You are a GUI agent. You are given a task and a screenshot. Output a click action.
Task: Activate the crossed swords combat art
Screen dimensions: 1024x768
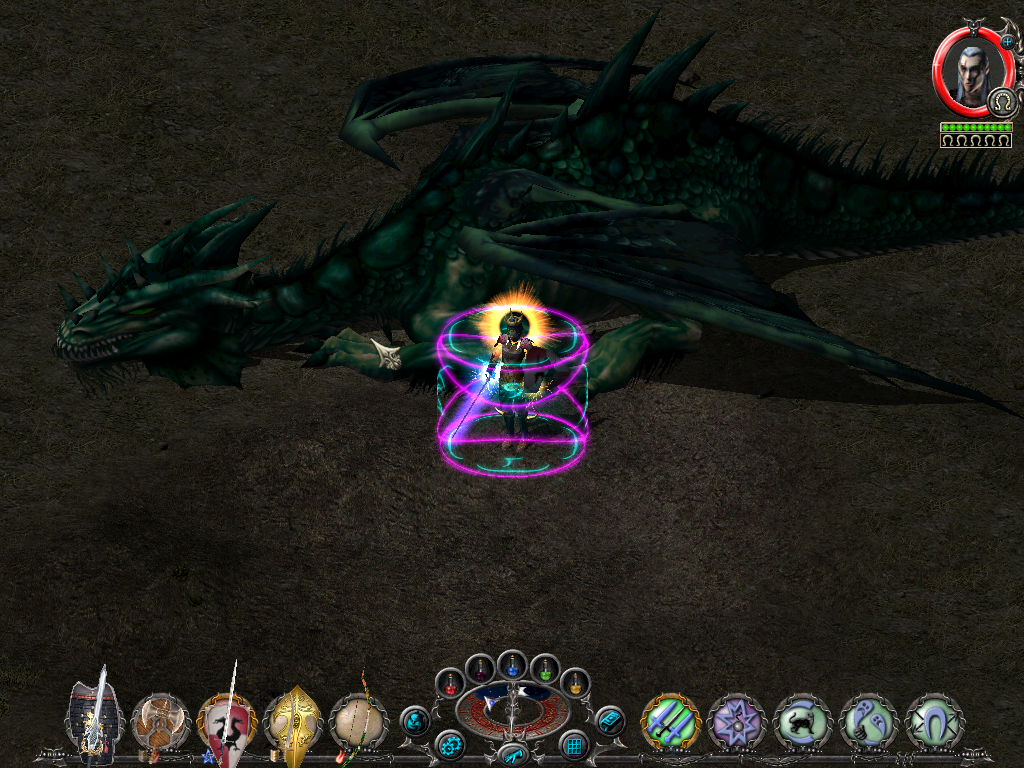click(x=670, y=721)
